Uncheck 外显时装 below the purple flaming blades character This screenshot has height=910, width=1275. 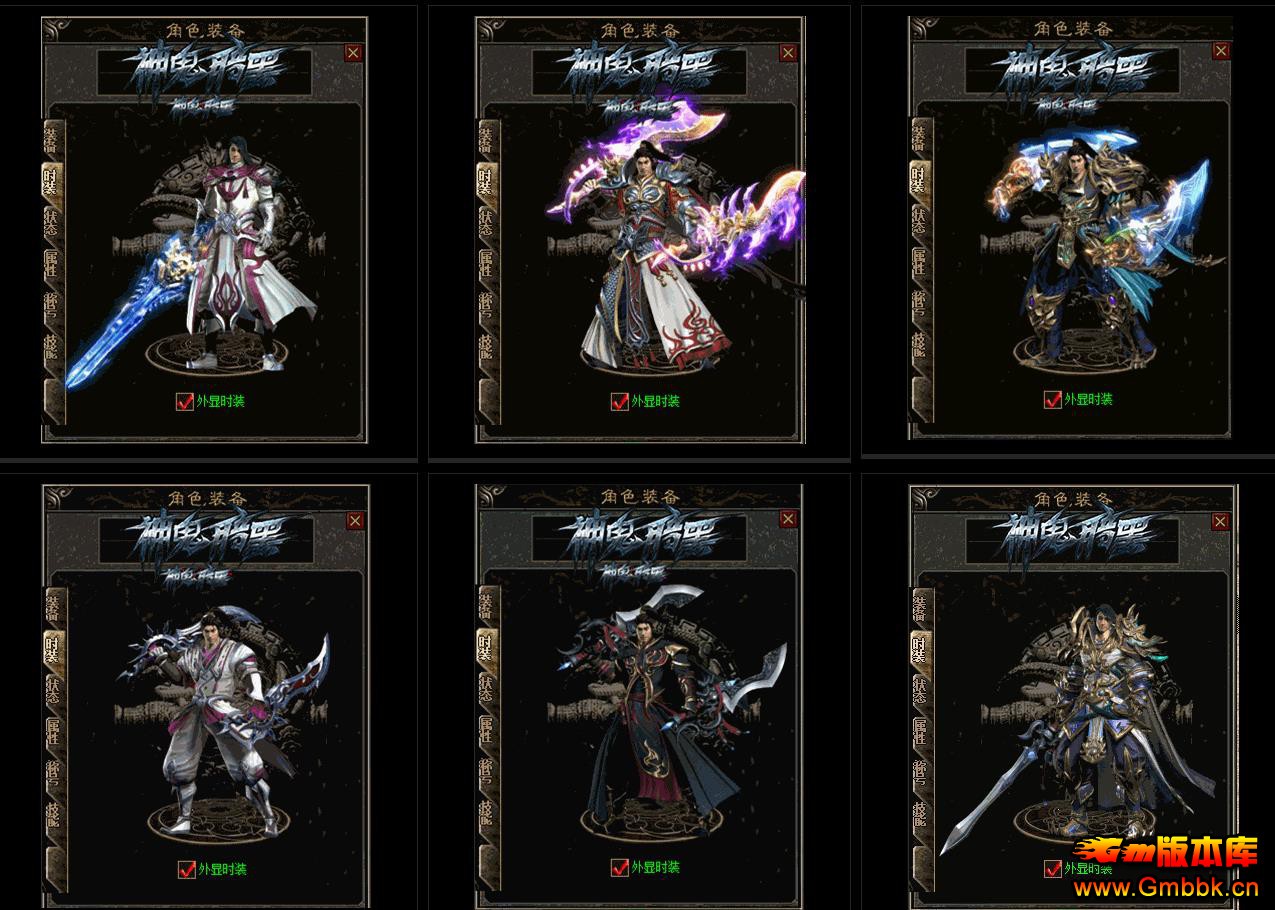[x=620, y=401]
